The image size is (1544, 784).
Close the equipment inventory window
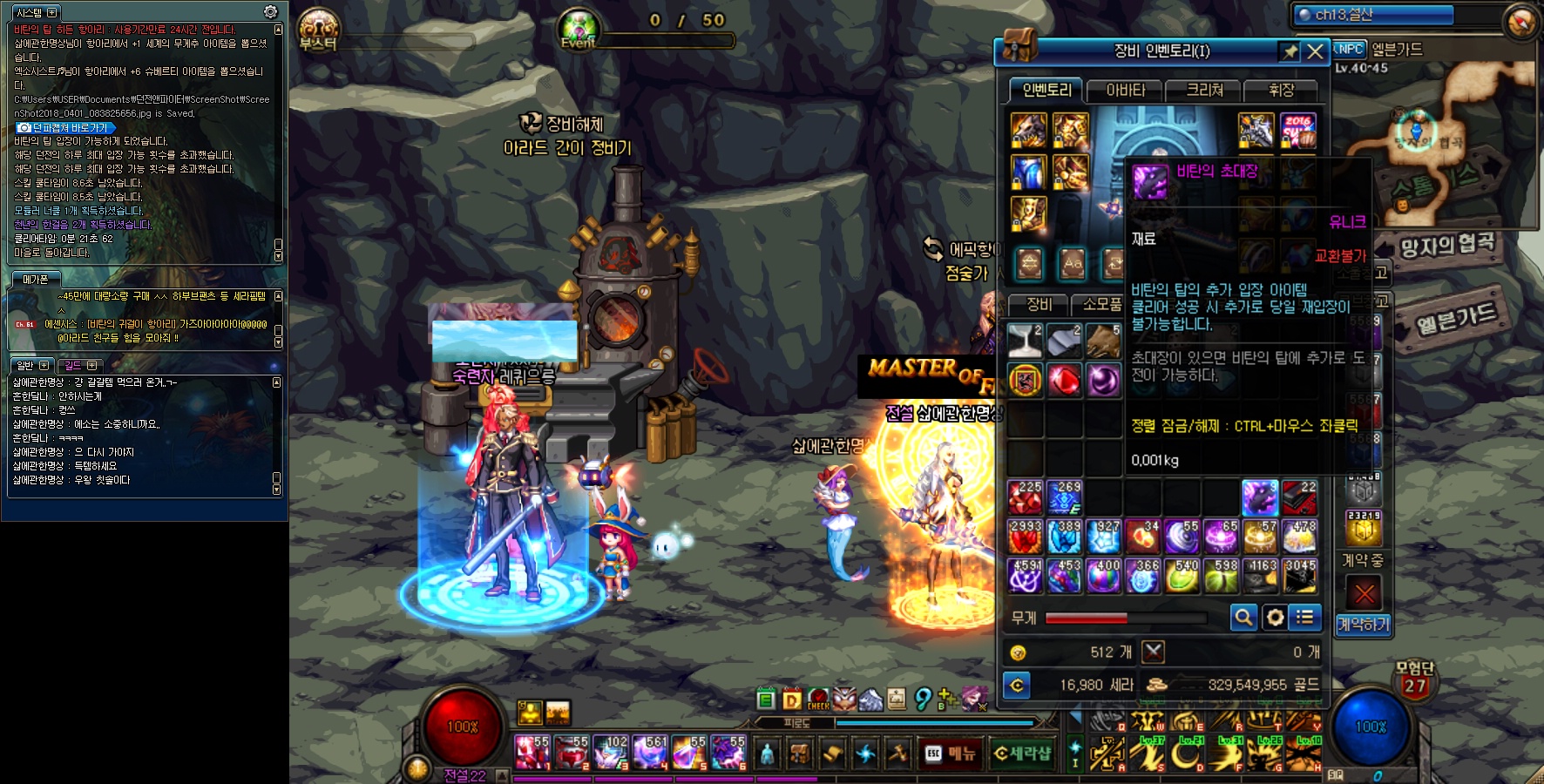1316,52
